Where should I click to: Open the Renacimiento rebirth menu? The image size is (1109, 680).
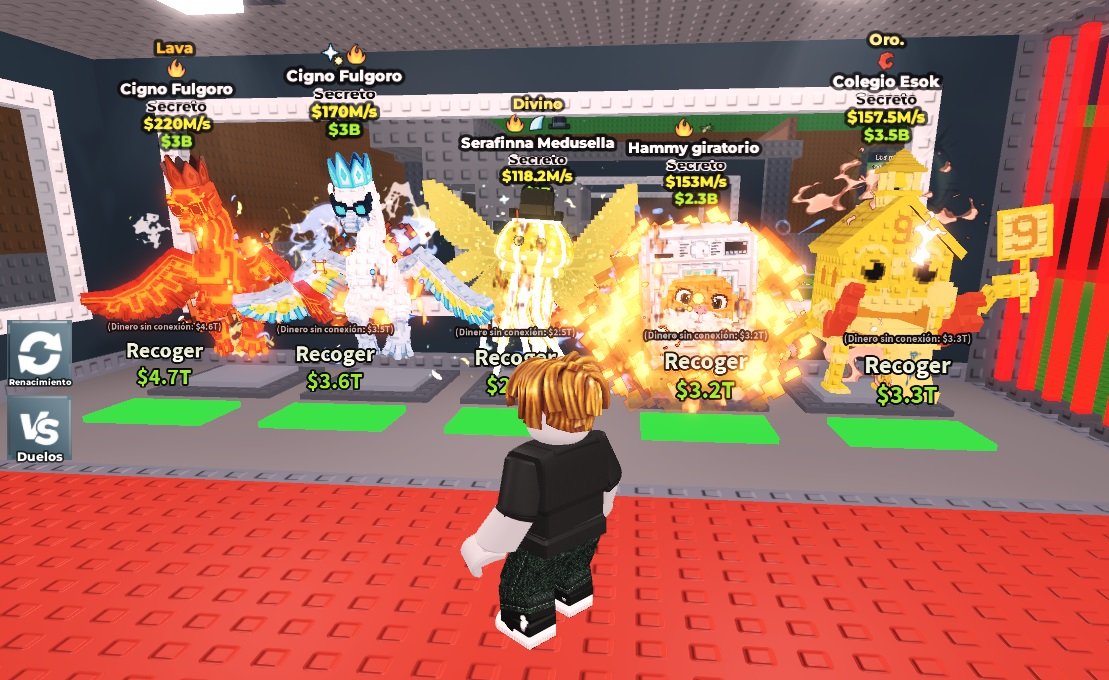tap(40, 354)
